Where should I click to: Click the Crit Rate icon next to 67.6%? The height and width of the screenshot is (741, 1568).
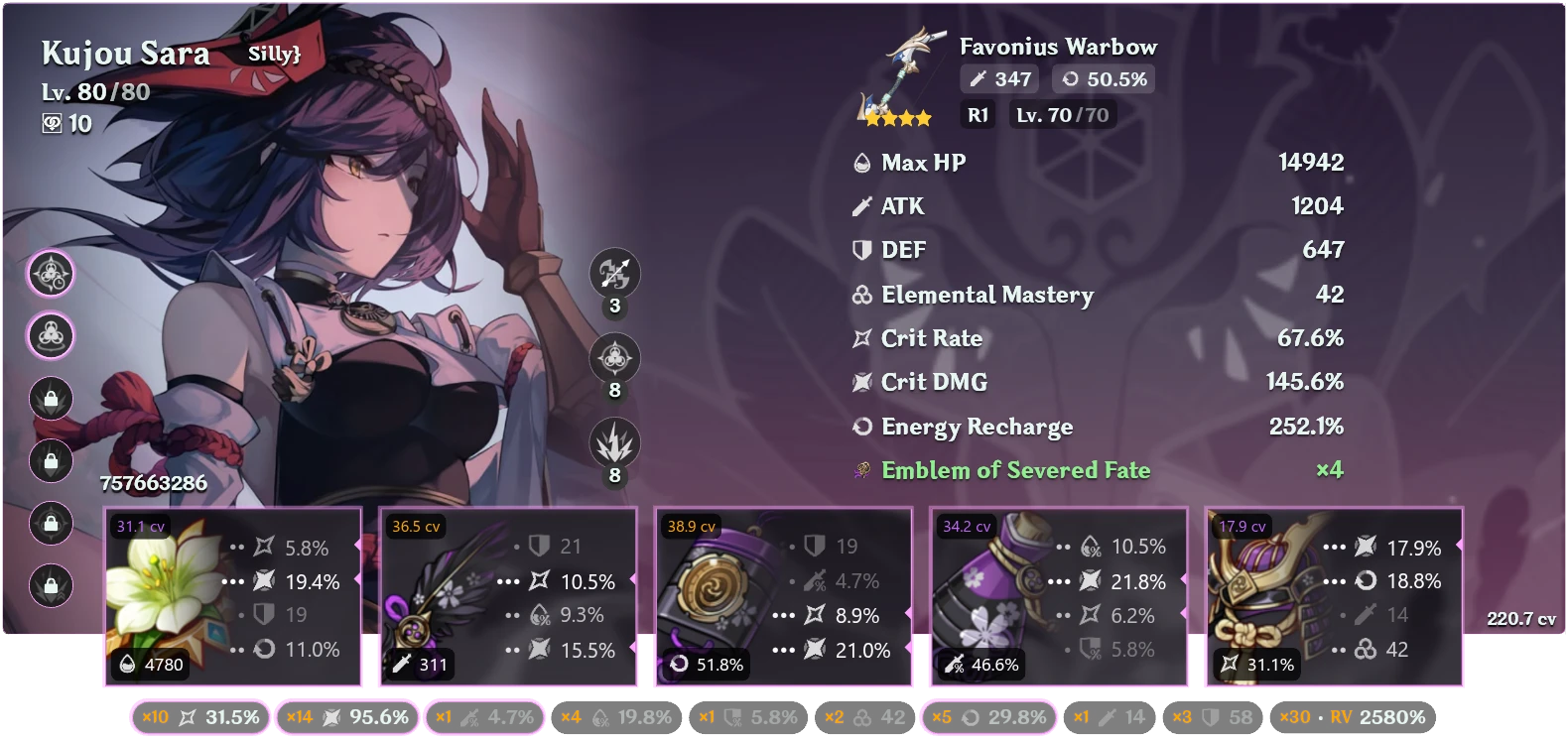(861, 338)
